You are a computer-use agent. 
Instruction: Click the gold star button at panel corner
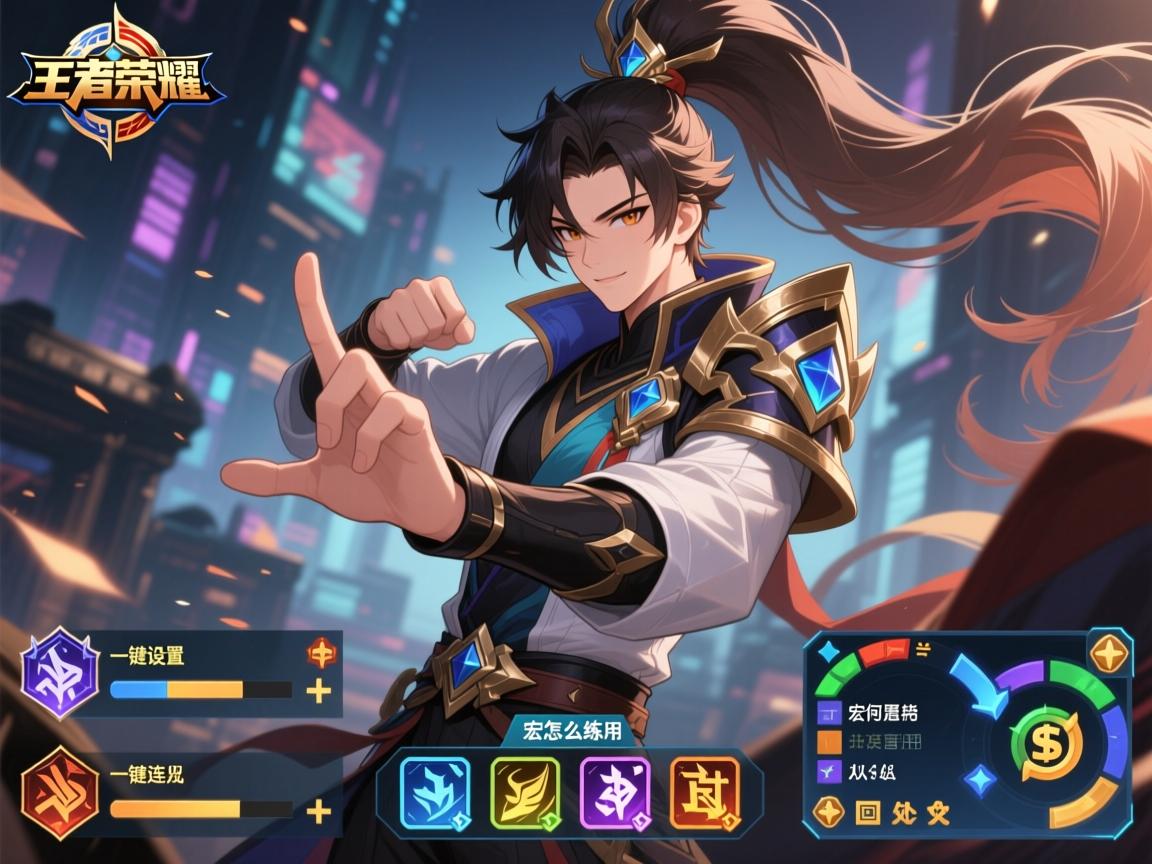1109,654
